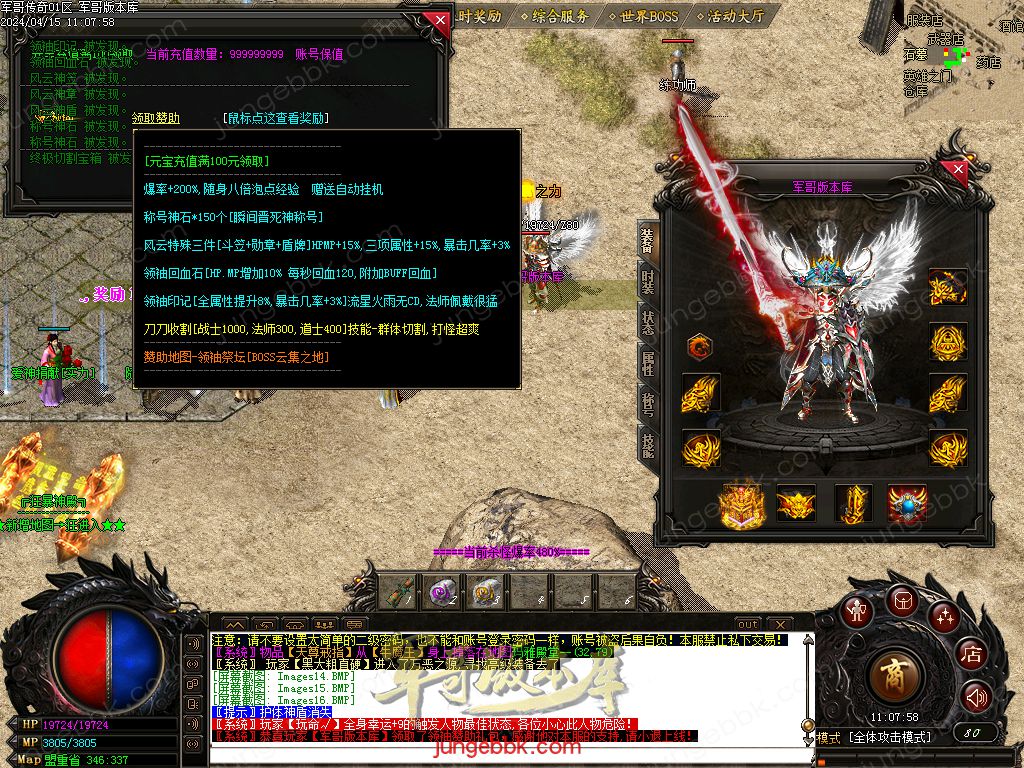This screenshot has height=768, width=1024.
Task: Click the 店 store round button
Action: tap(971, 655)
